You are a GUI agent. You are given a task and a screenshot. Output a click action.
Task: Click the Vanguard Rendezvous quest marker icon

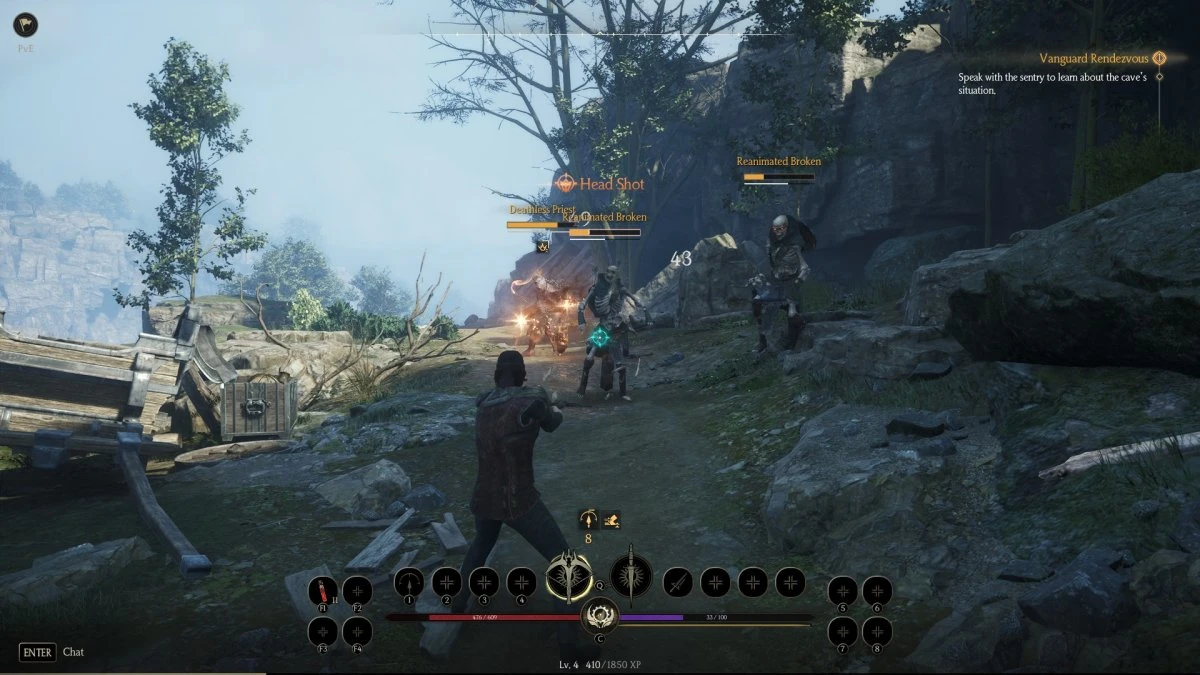click(1159, 58)
